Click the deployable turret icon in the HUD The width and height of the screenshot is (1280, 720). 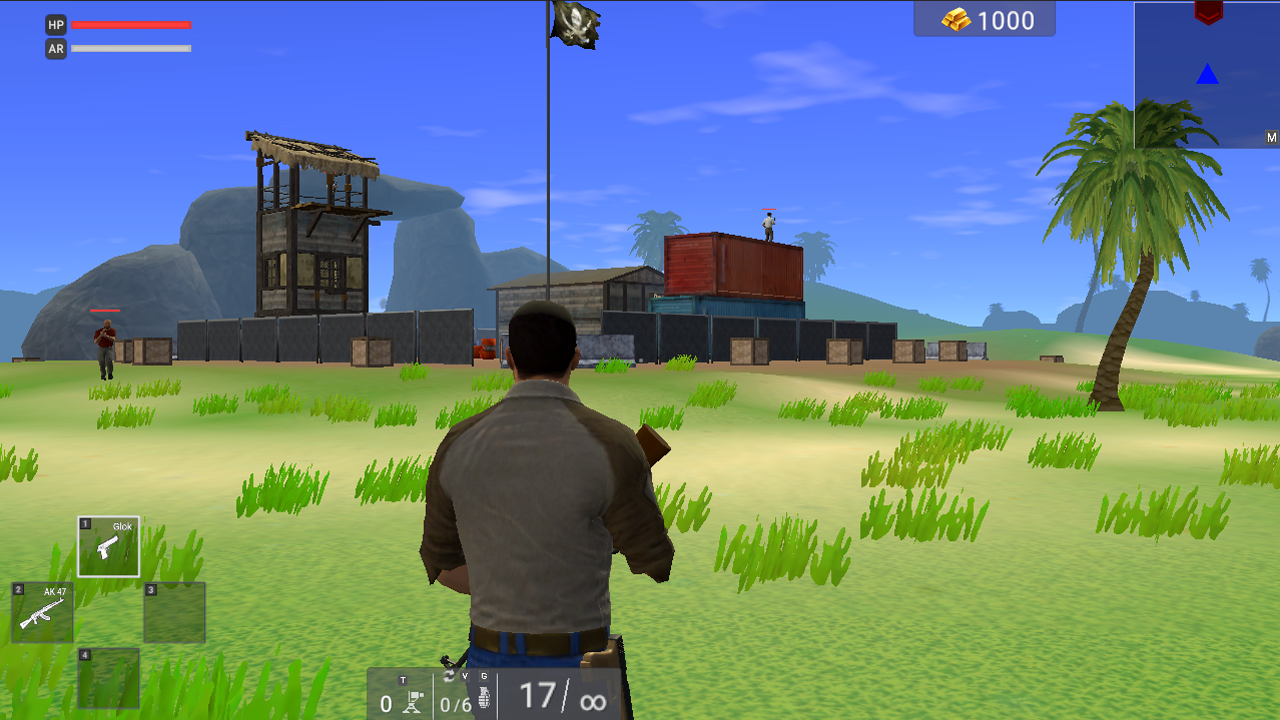tap(412, 700)
